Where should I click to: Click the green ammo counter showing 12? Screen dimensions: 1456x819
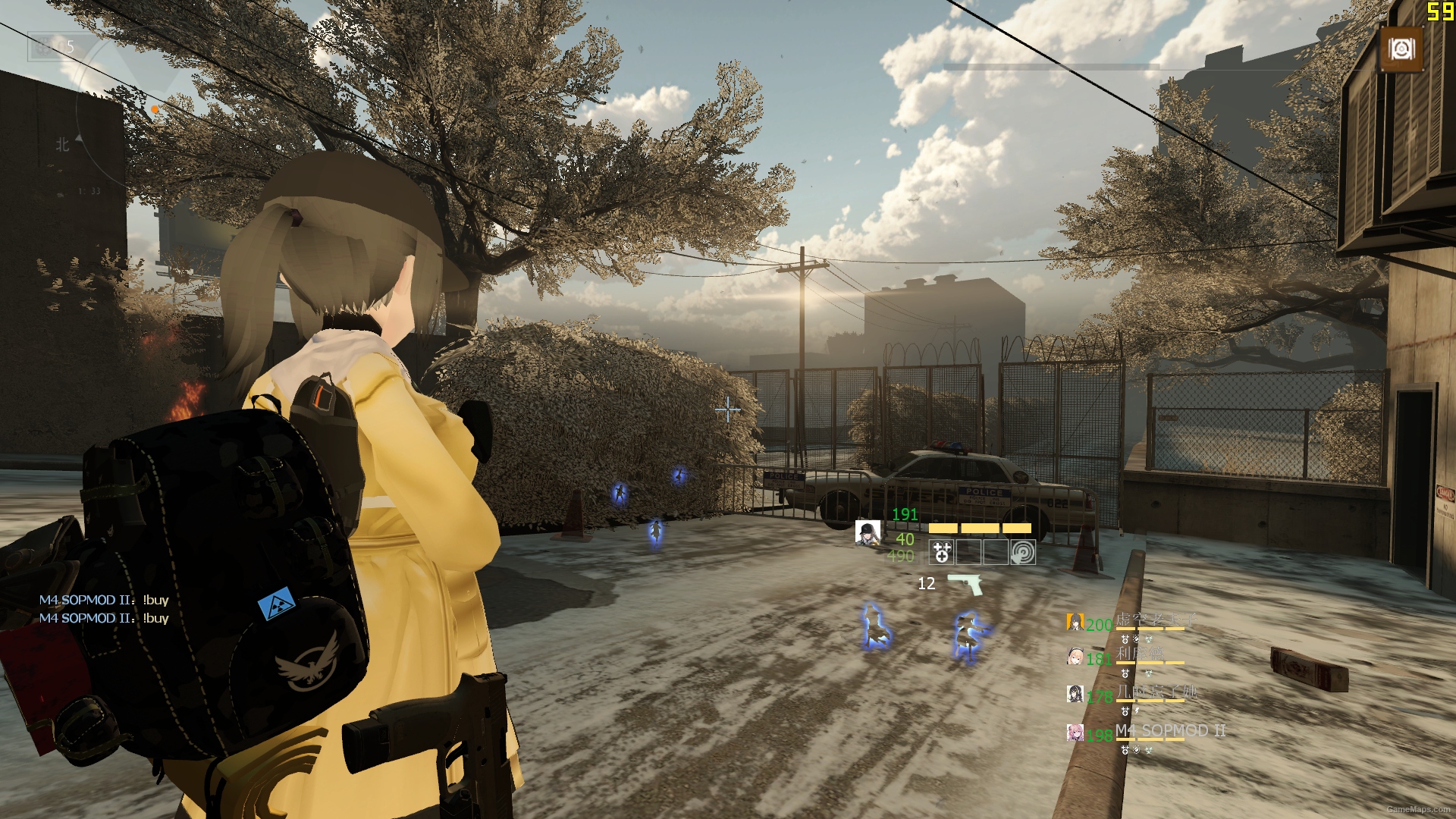(x=927, y=583)
